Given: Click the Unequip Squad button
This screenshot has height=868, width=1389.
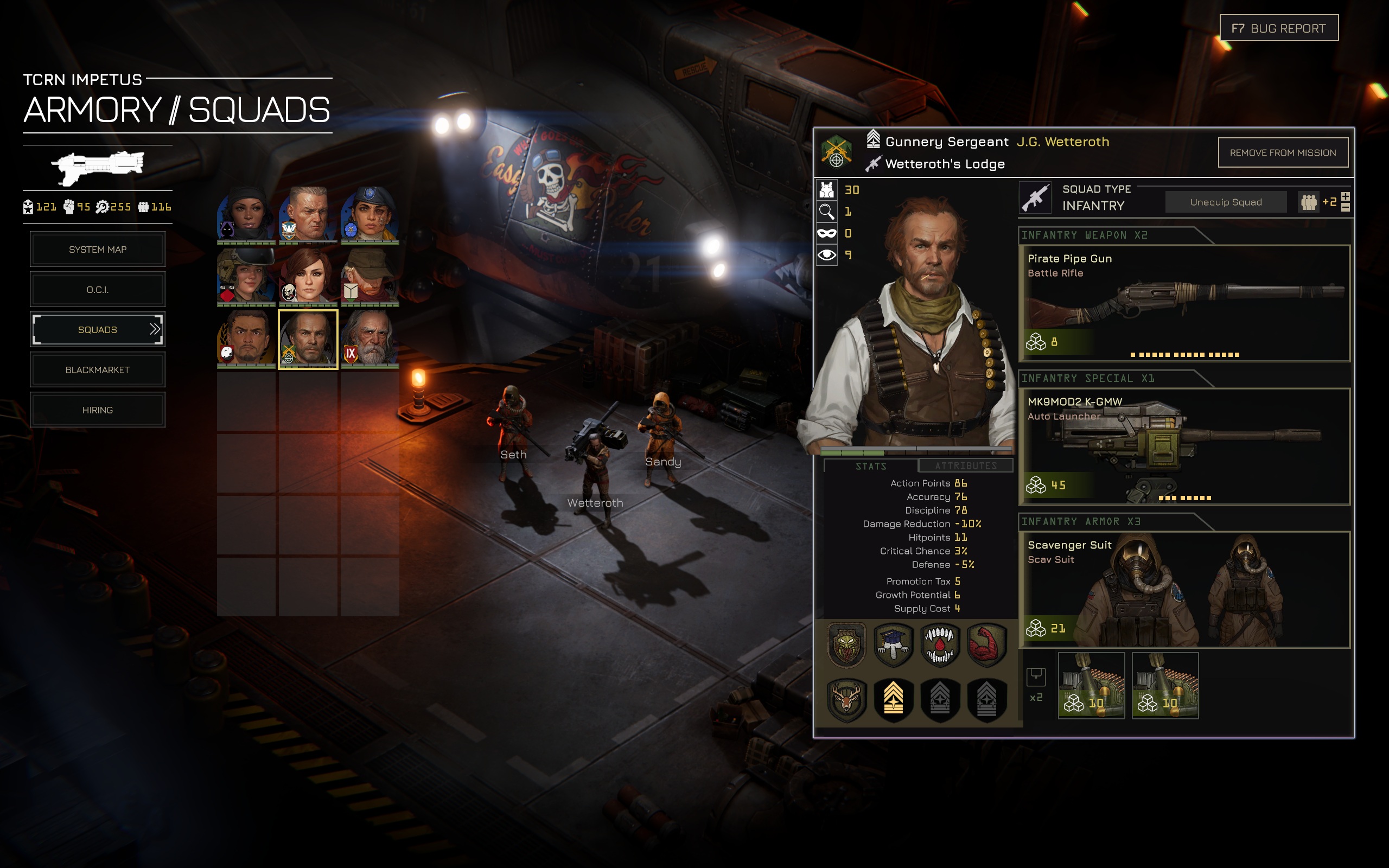Looking at the screenshot, I should (x=1226, y=202).
